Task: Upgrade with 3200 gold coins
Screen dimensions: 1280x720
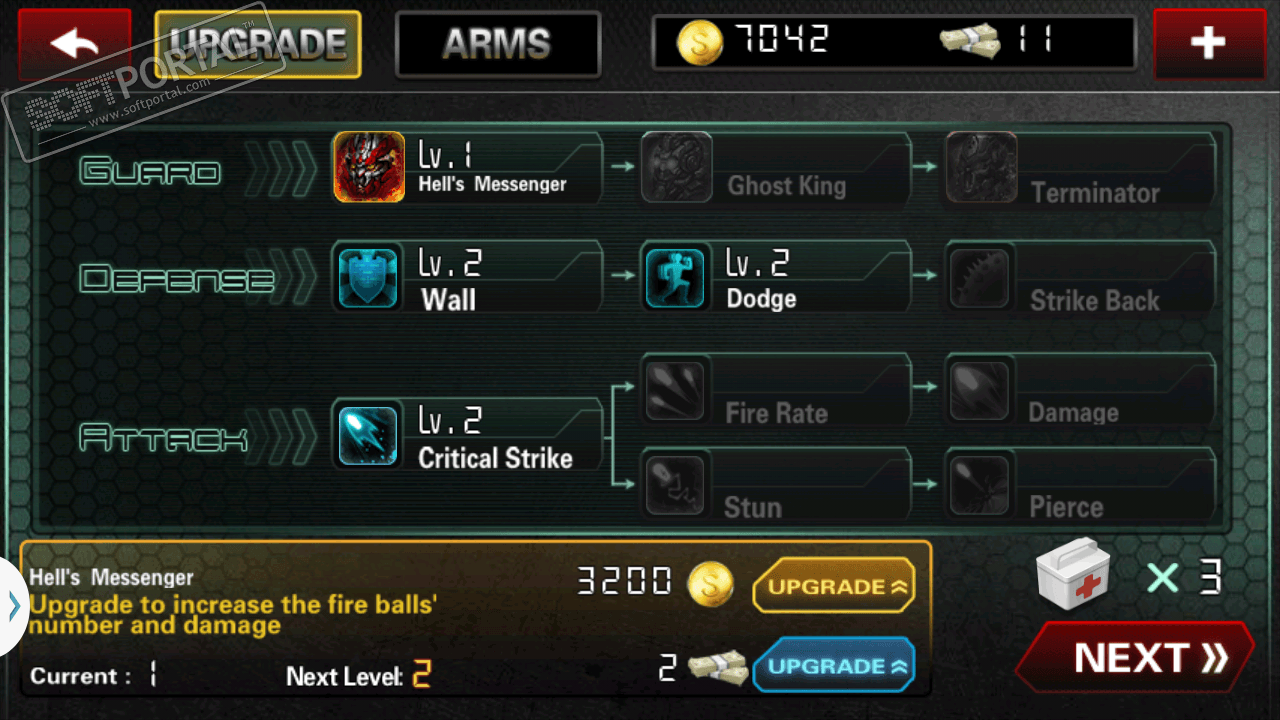Action: click(834, 586)
